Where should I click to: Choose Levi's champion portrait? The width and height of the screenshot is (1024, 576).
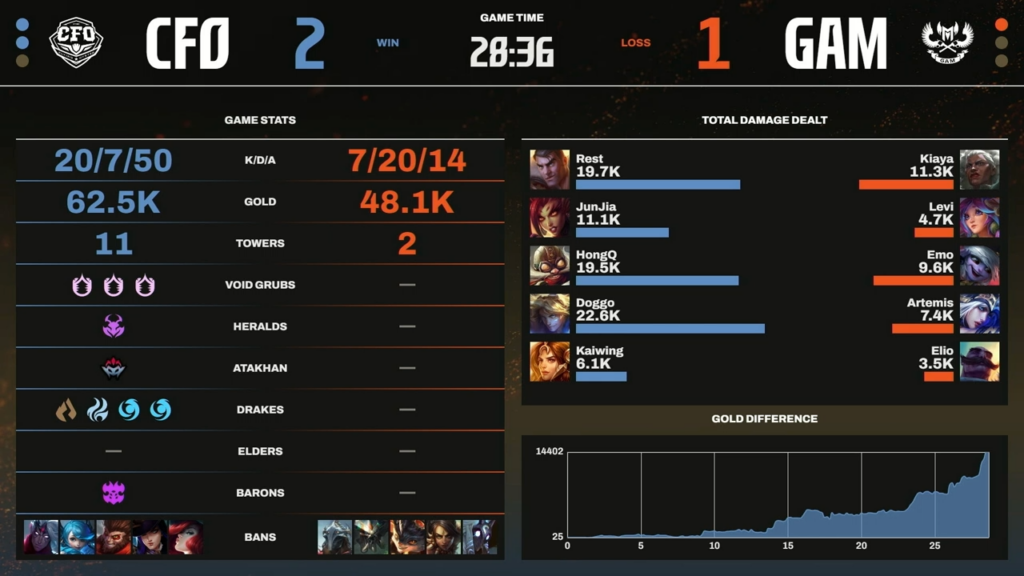(979, 217)
